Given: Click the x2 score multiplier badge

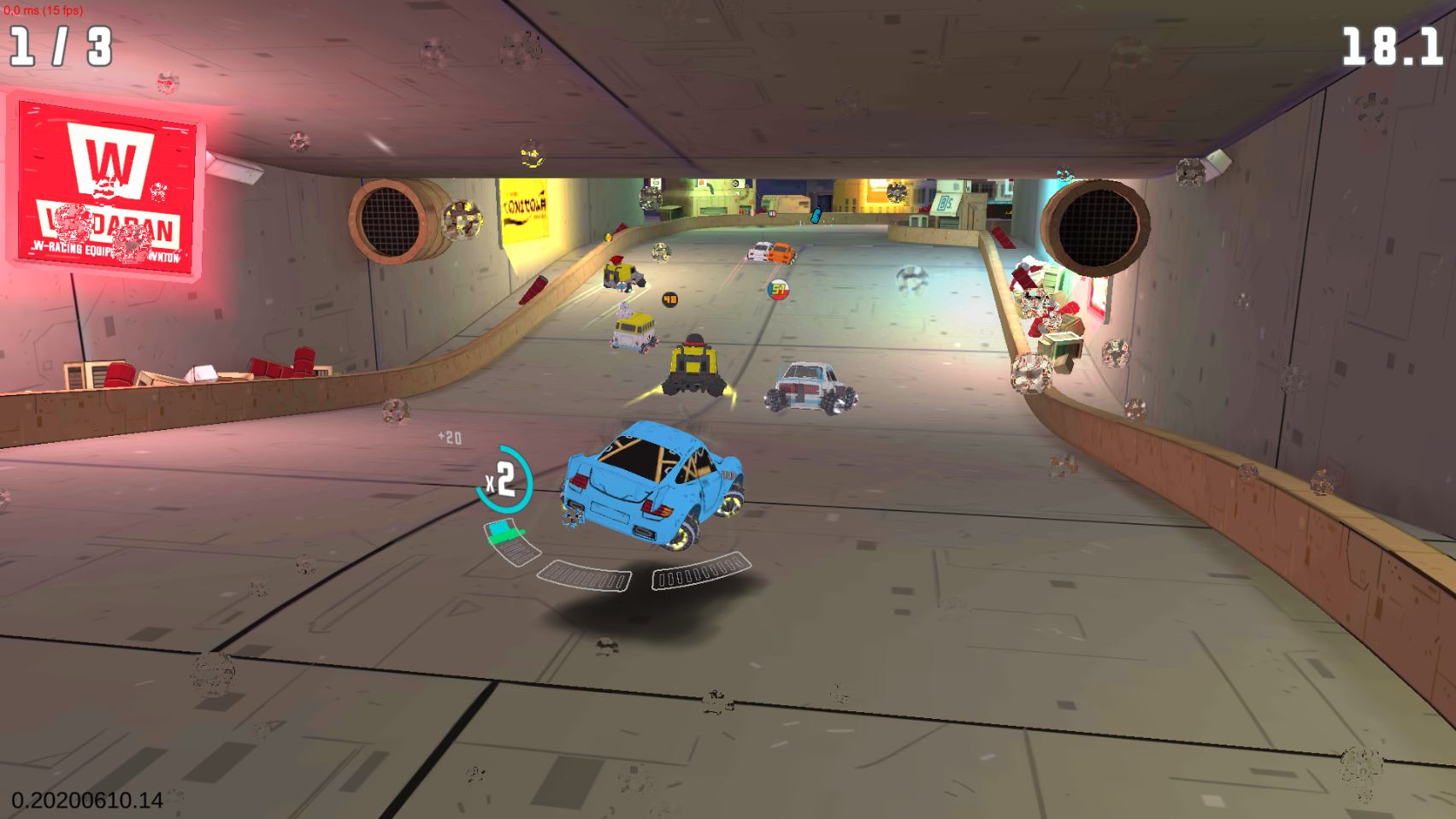Looking at the screenshot, I should click(x=504, y=479).
